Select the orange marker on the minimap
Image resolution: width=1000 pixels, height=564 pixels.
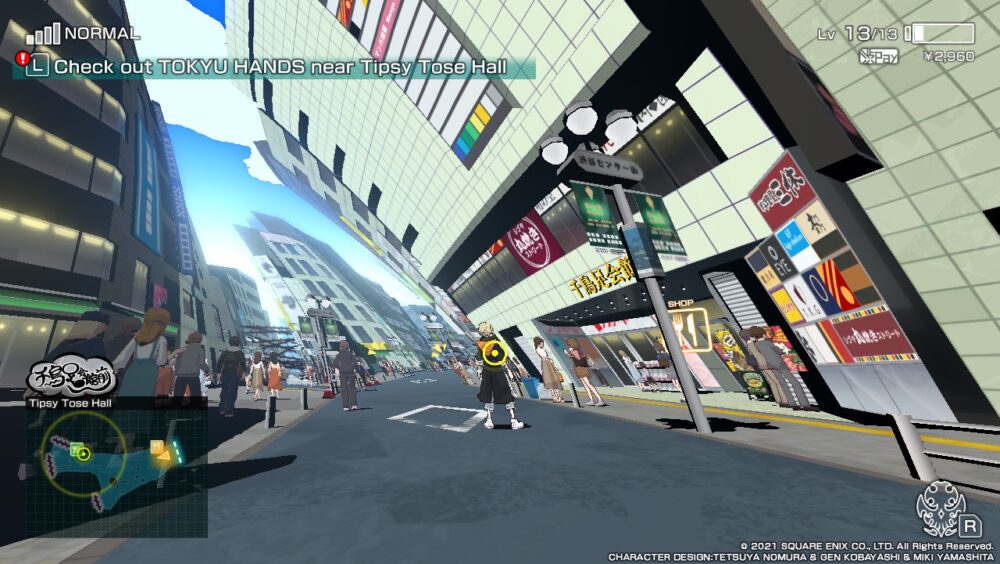coord(158,448)
